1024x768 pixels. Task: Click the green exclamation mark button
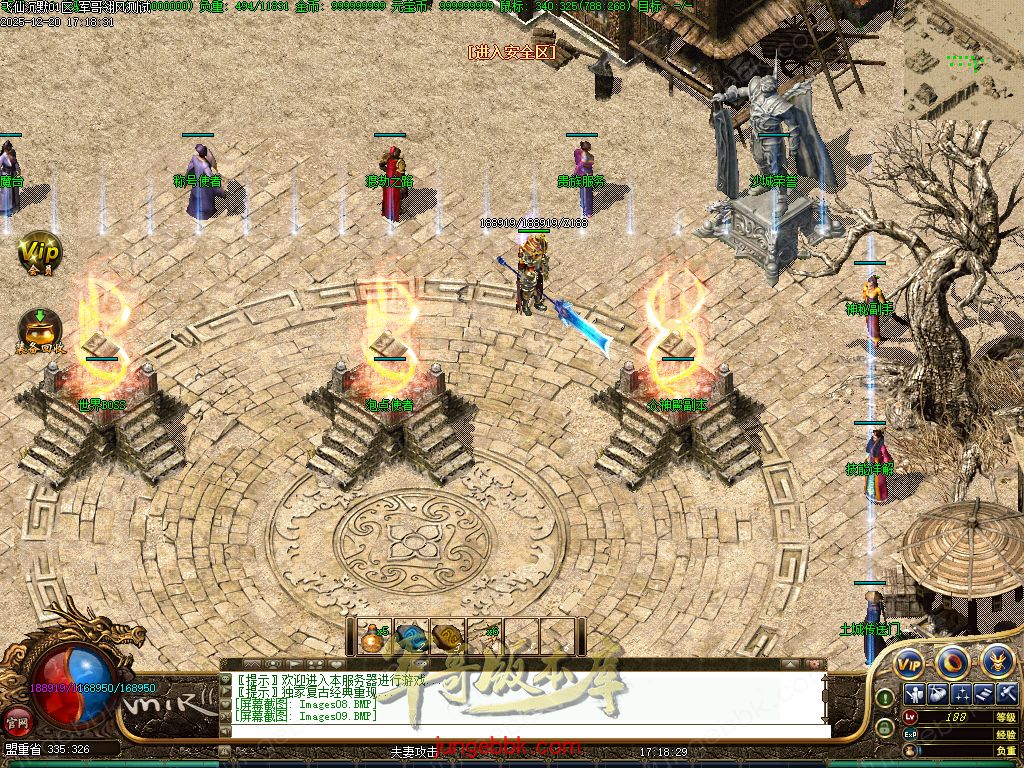click(885, 696)
